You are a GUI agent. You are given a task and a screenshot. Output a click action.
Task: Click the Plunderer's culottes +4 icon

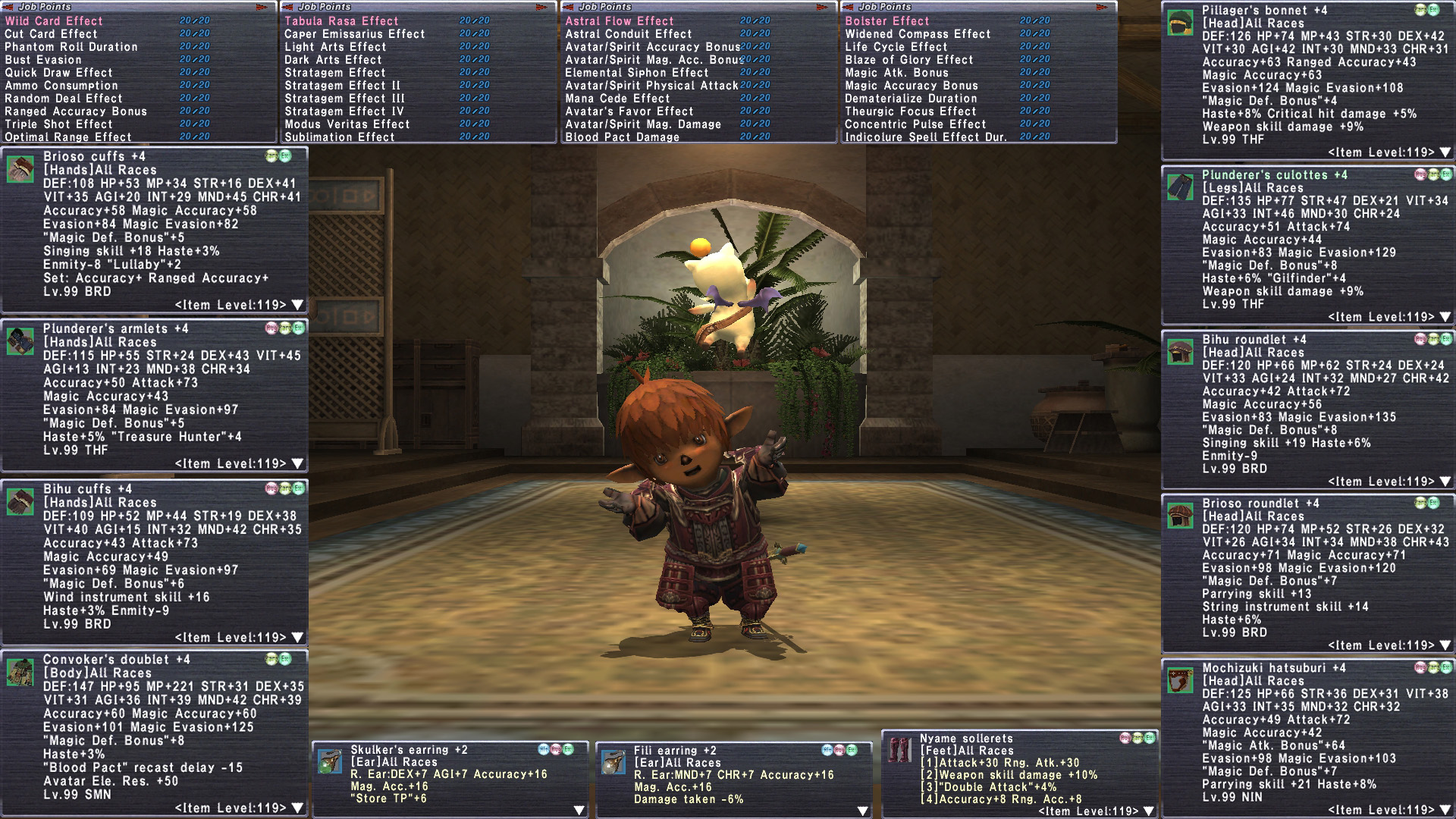(x=1180, y=187)
